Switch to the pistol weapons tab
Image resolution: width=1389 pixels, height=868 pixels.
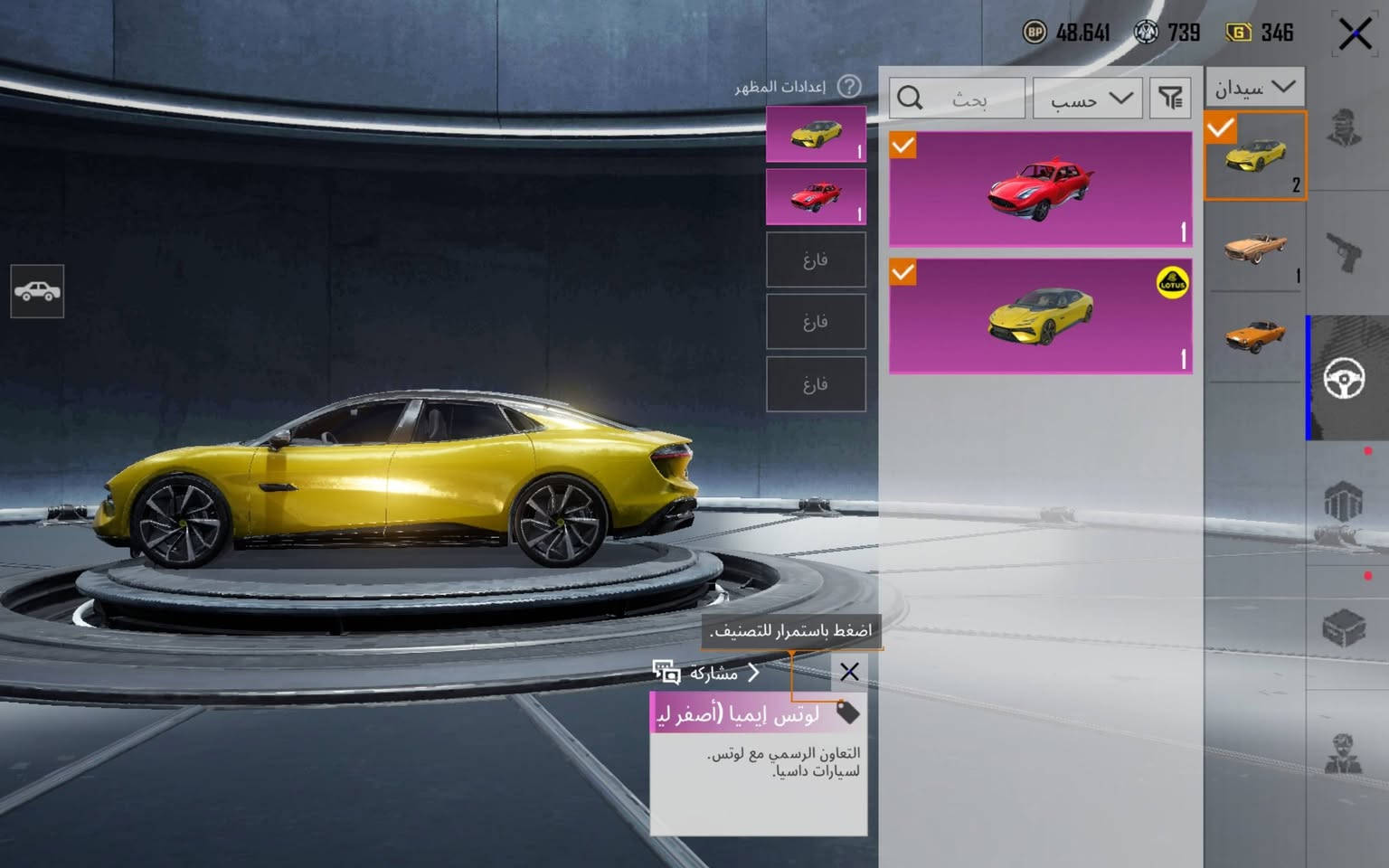coord(1345,250)
